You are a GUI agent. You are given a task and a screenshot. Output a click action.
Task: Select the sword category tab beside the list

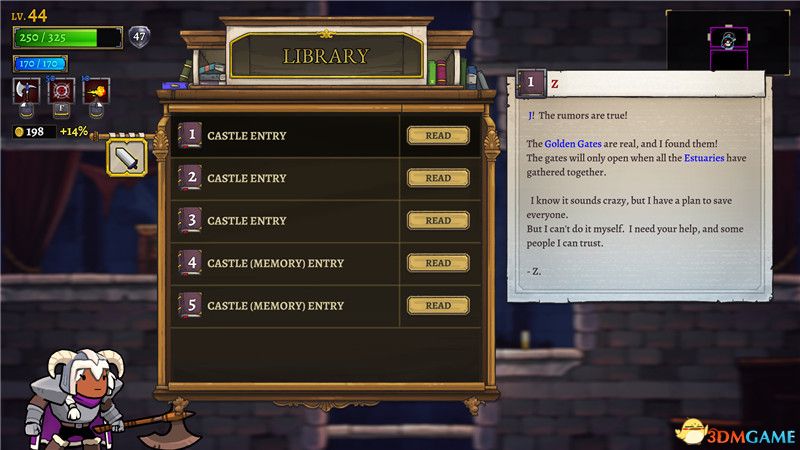tap(128, 157)
